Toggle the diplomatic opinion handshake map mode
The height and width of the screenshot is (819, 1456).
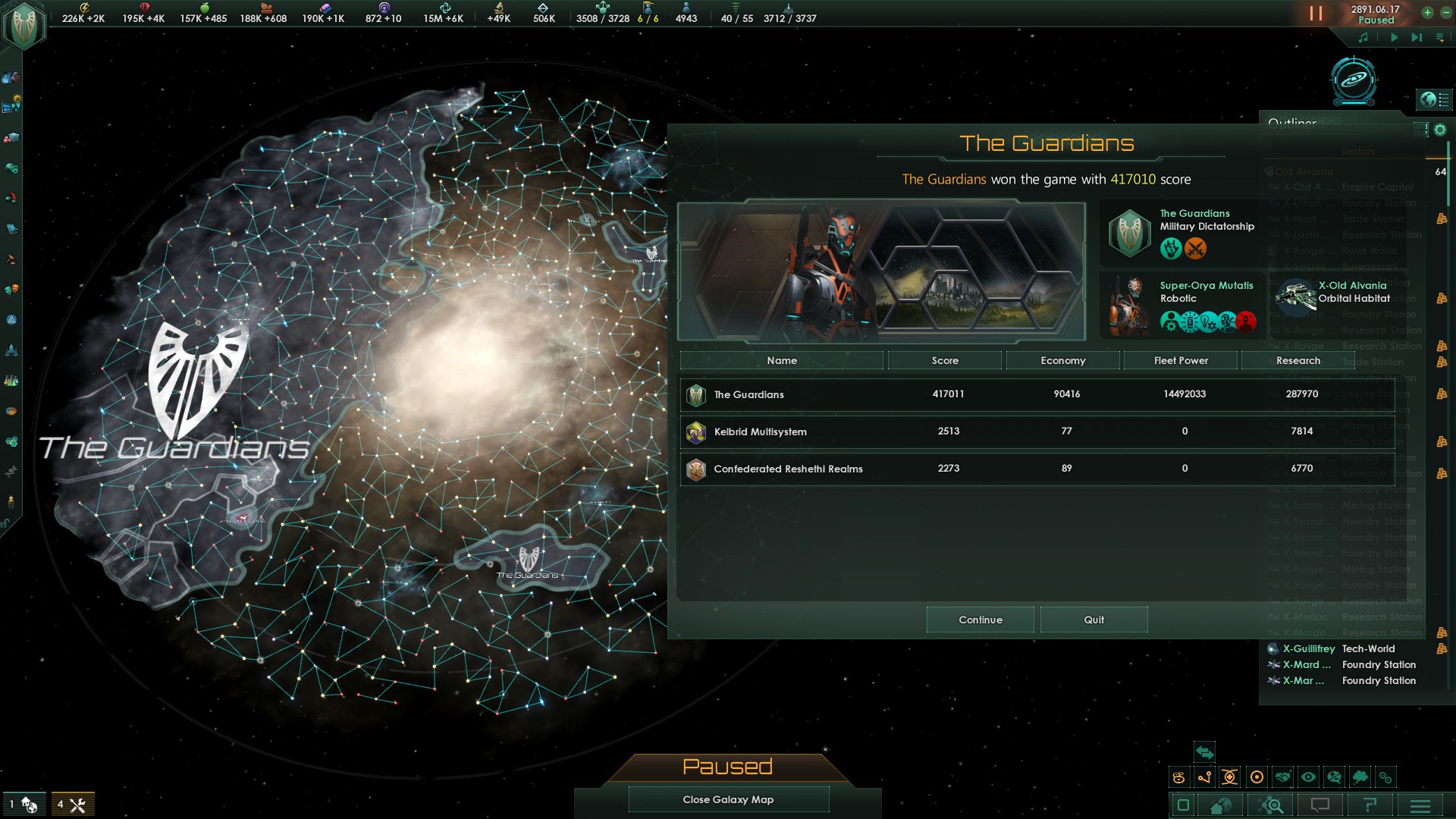(x=1284, y=777)
